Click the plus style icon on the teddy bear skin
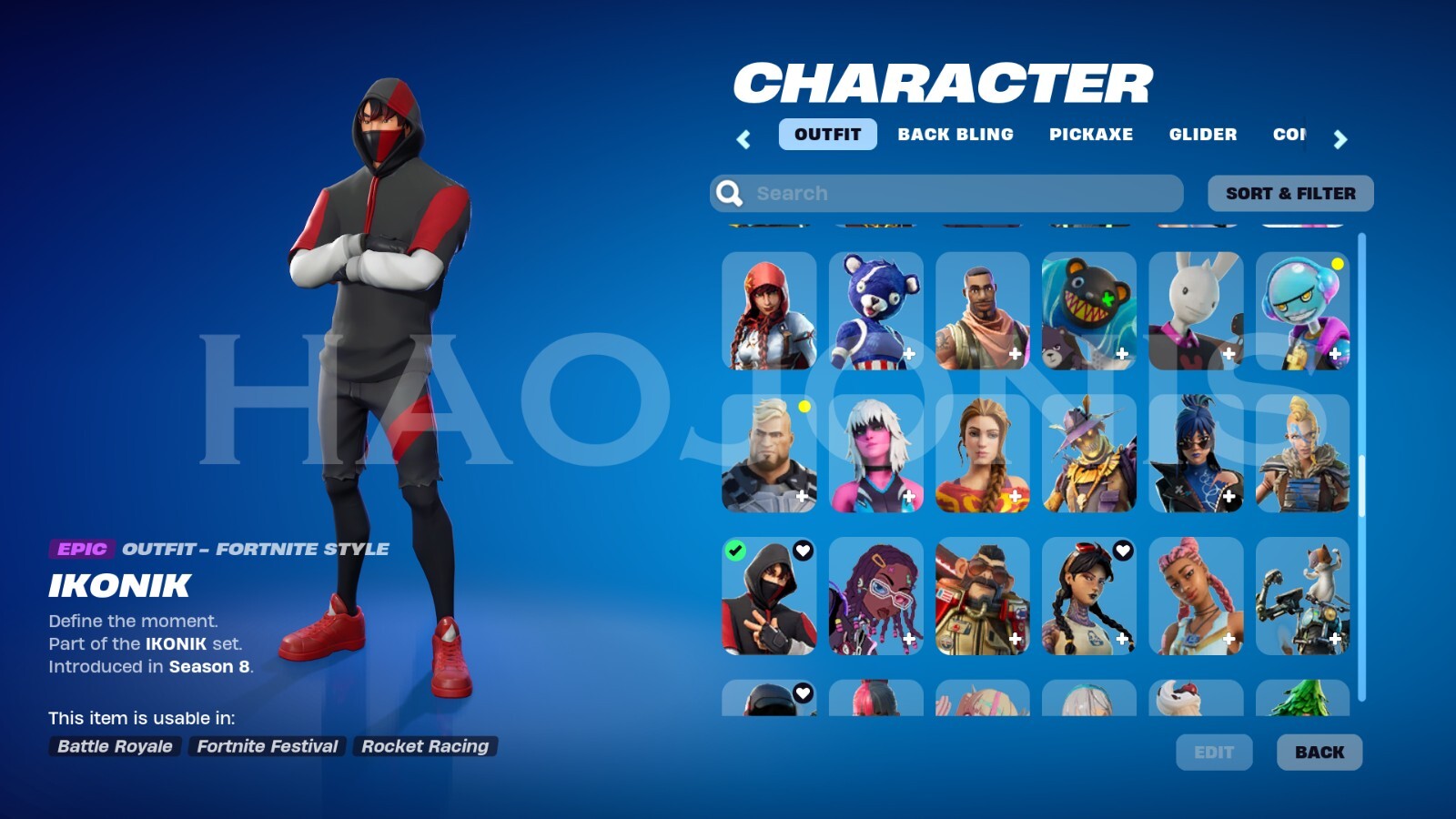Viewport: 1456px width, 819px height. click(x=910, y=355)
